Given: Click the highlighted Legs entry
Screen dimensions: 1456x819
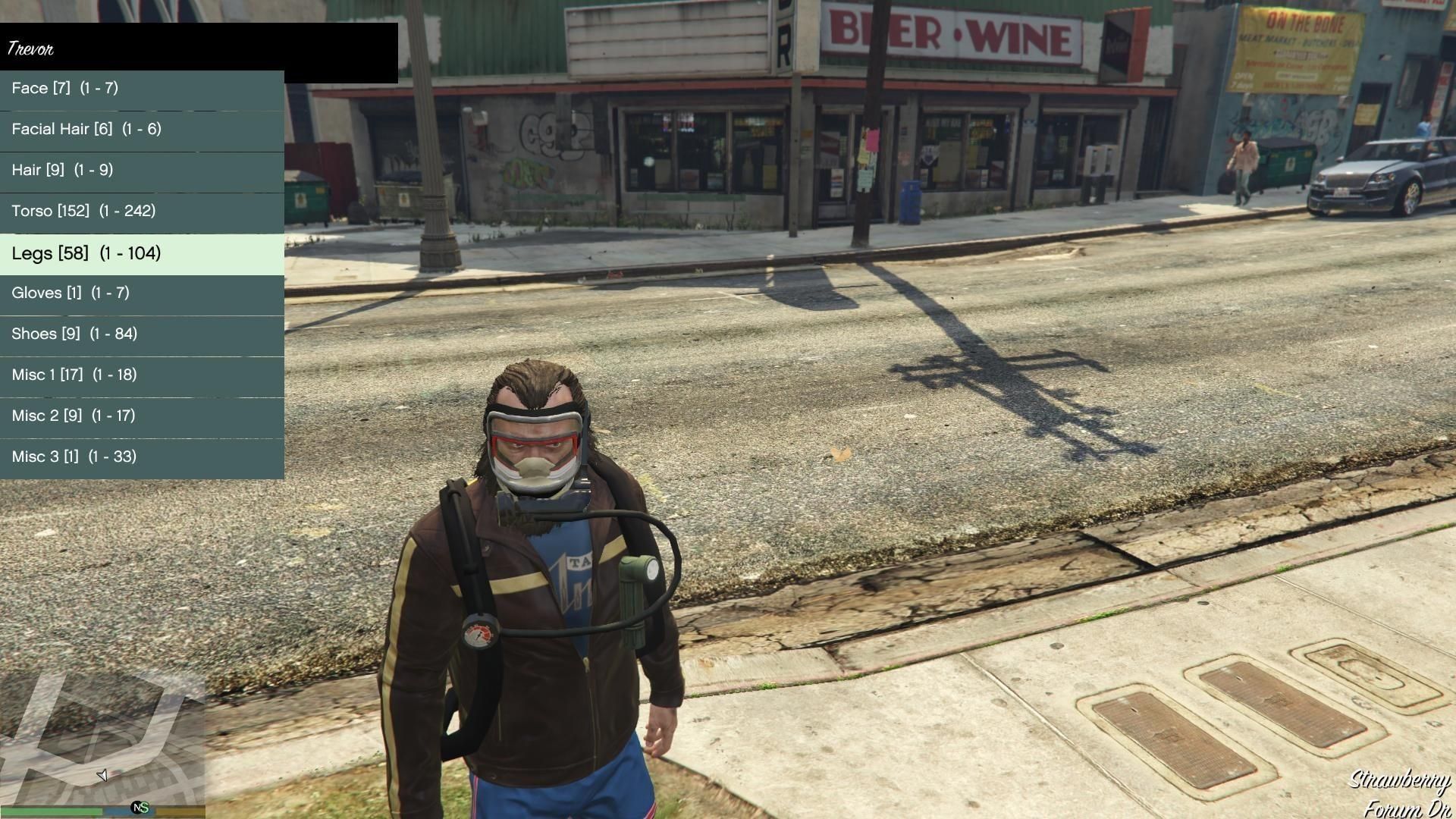Looking at the screenshot, I should tap(142, 253).
